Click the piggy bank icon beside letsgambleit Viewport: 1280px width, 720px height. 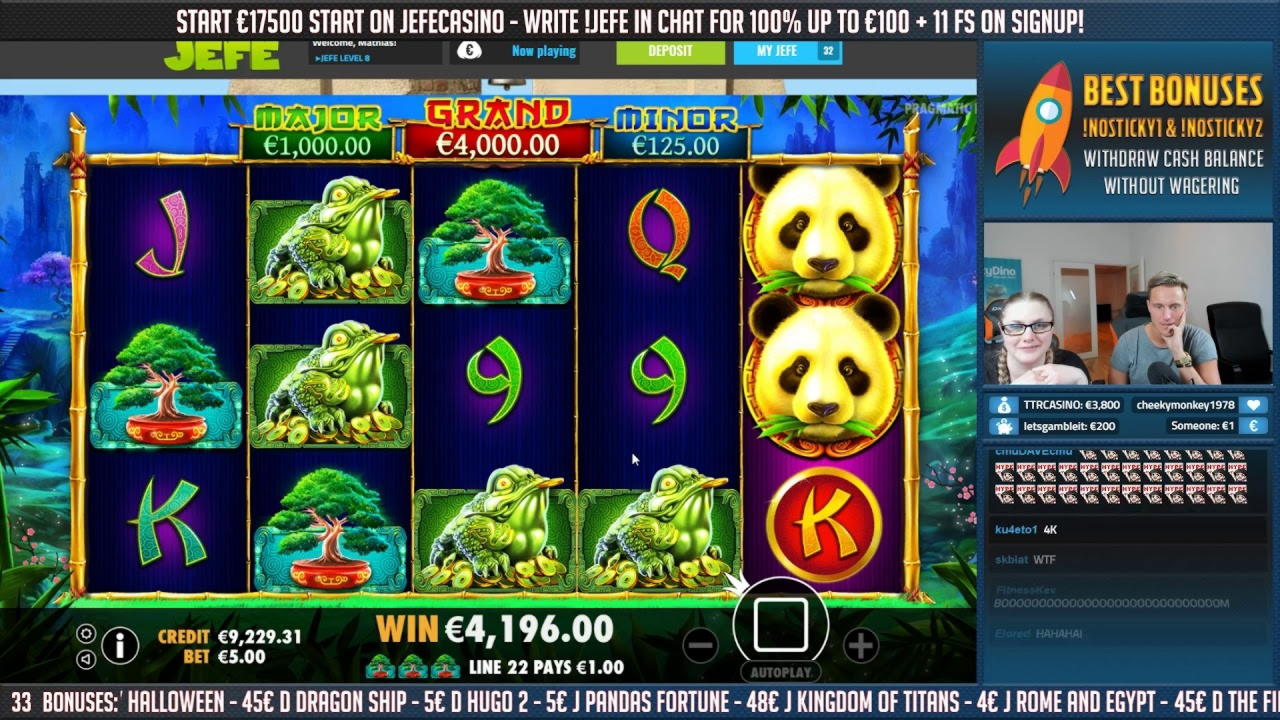[x=1003, y=426]
